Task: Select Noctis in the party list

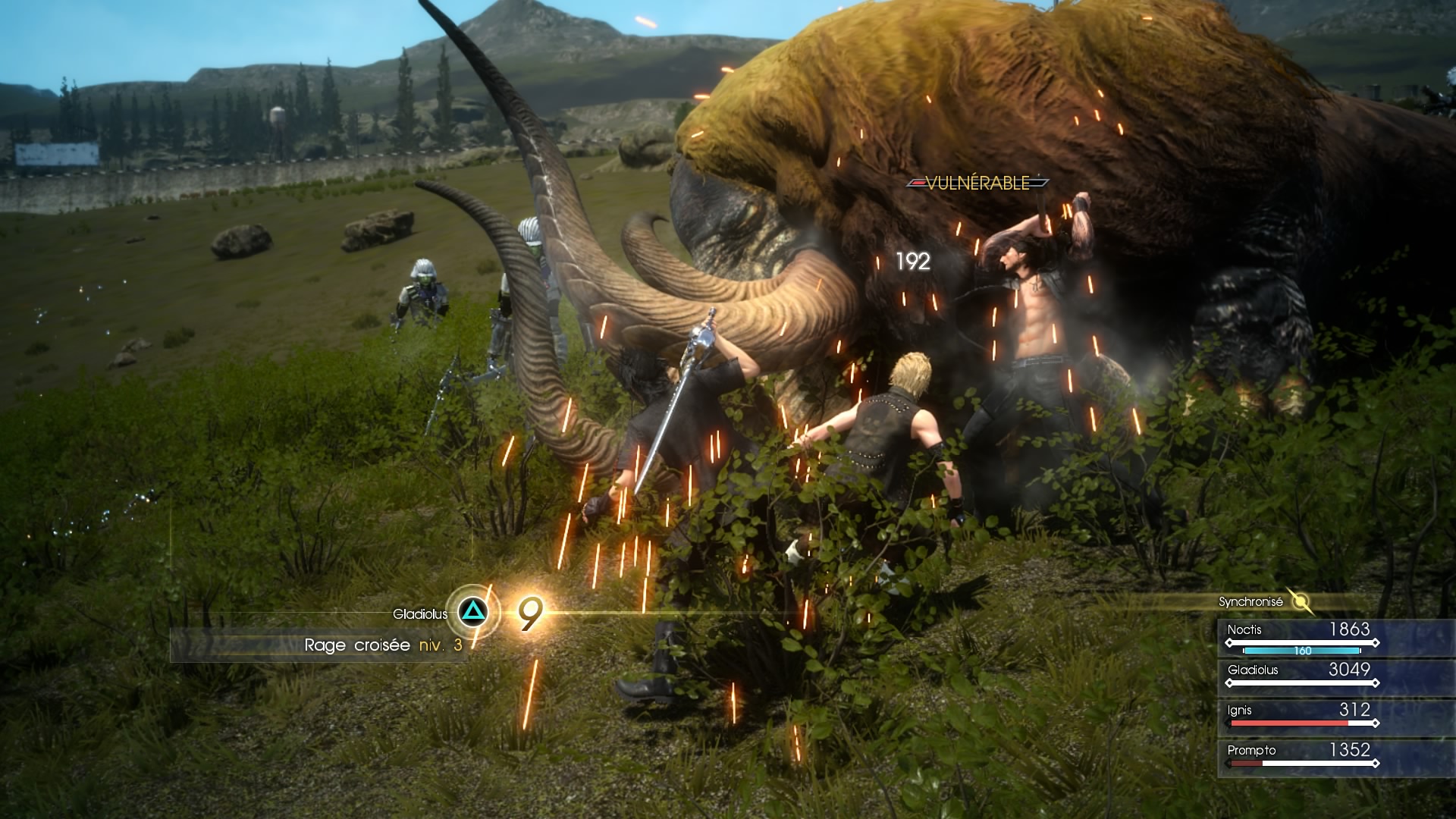Action: tap(1300, 636)
